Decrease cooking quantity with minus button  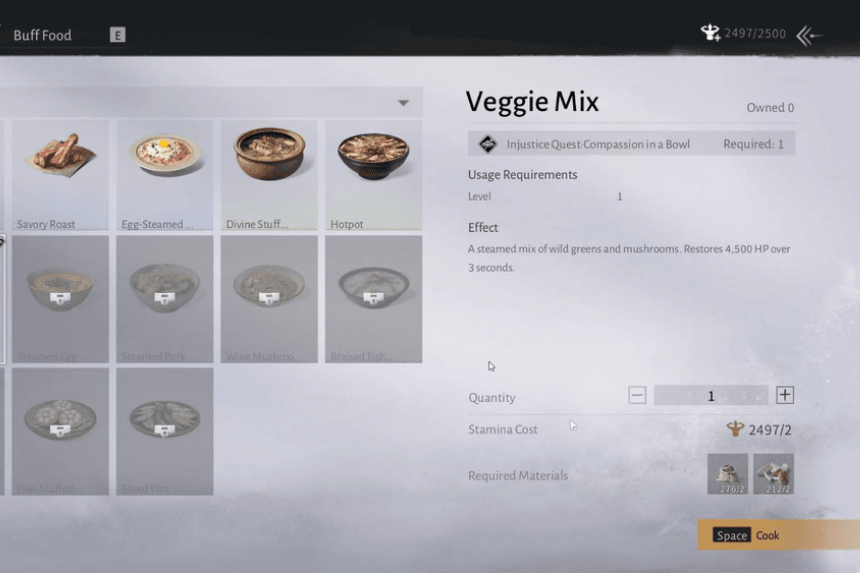coord(637,395)
